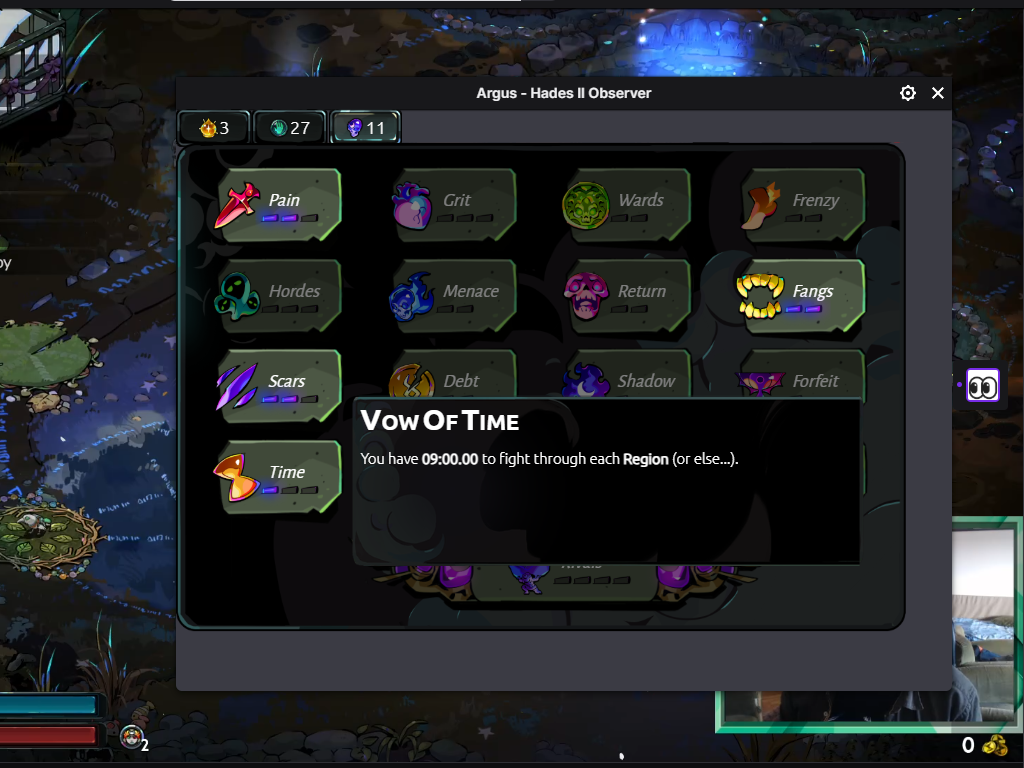
Task: Choose the Grit vow tile
Action: click(454, 205)
